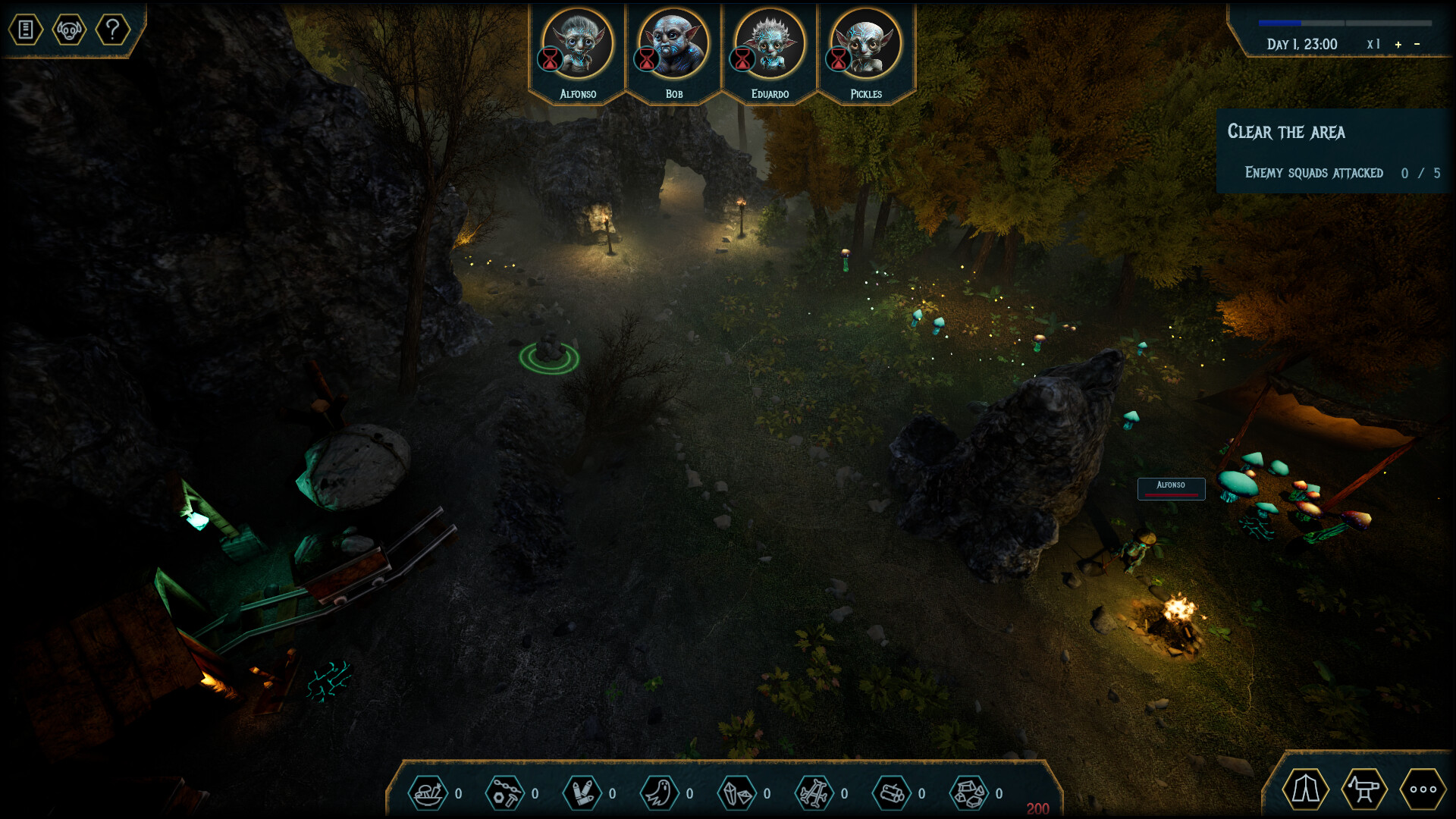Select Alfonso's portrait
The width and height of the screenshot is (1456, 819).
click(x=578, y=45)
